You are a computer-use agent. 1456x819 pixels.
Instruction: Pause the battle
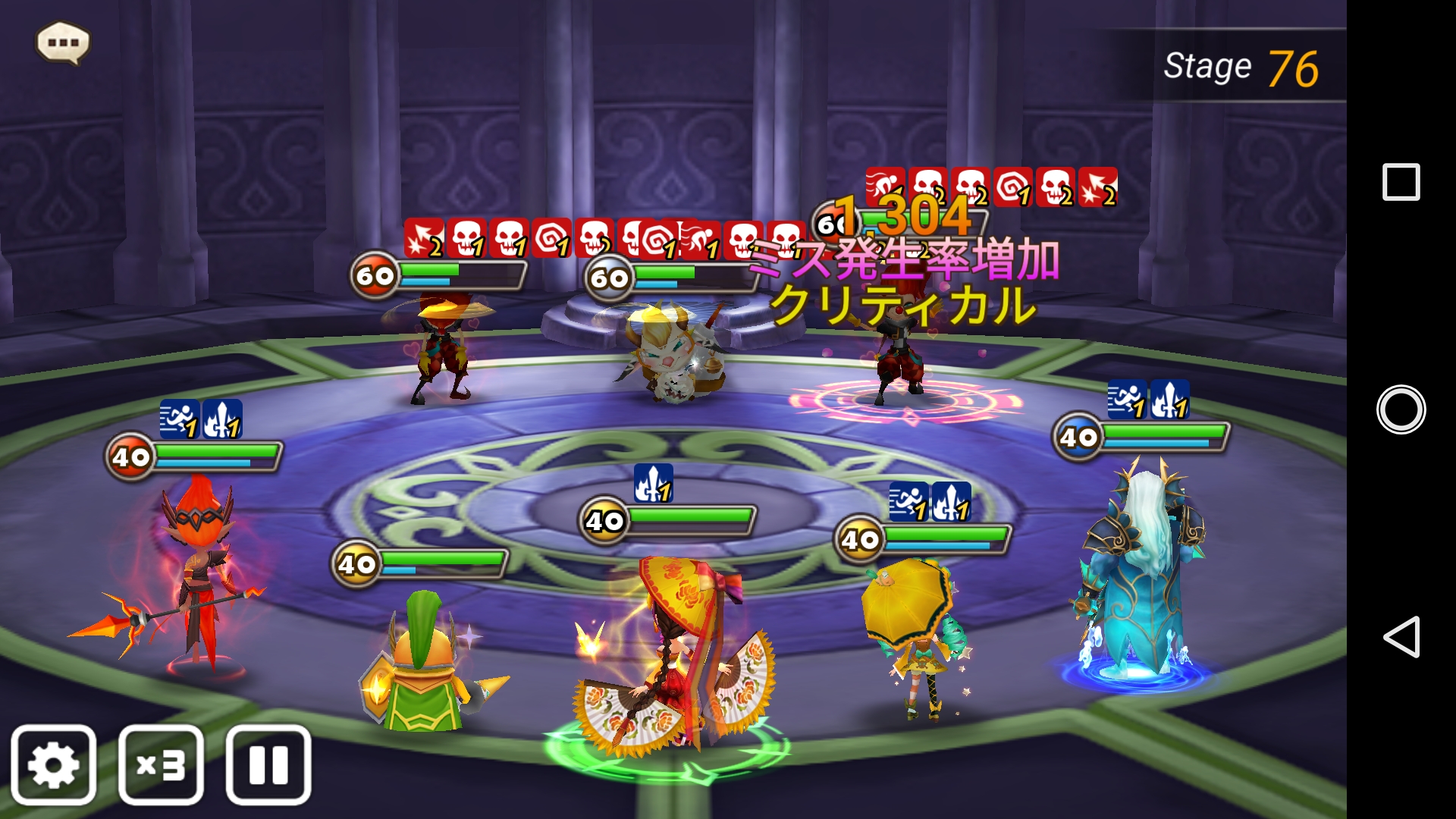pos(268,764)
